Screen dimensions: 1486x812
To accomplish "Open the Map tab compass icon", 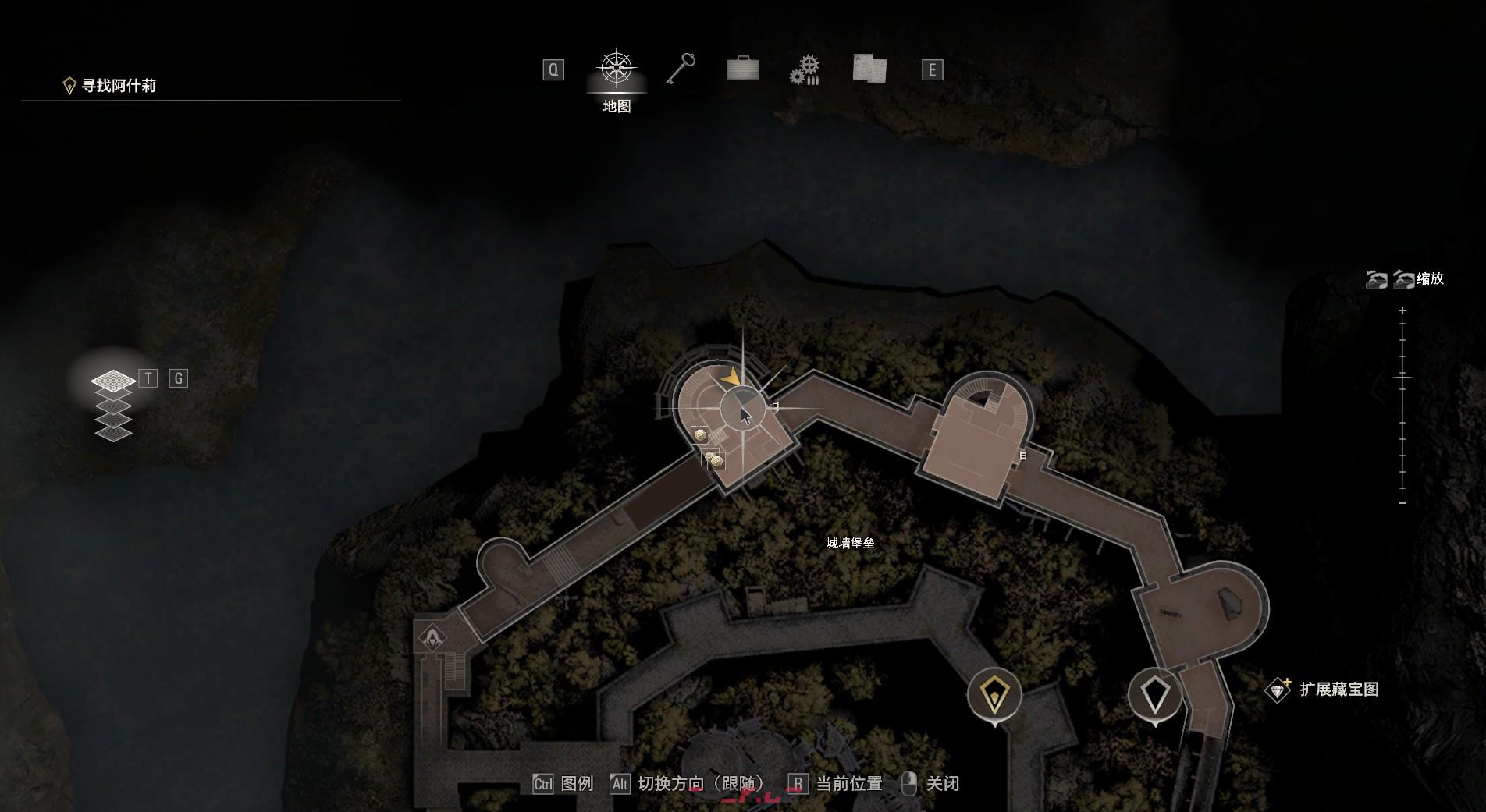I will pyautogui.click(x=617, y=69).
